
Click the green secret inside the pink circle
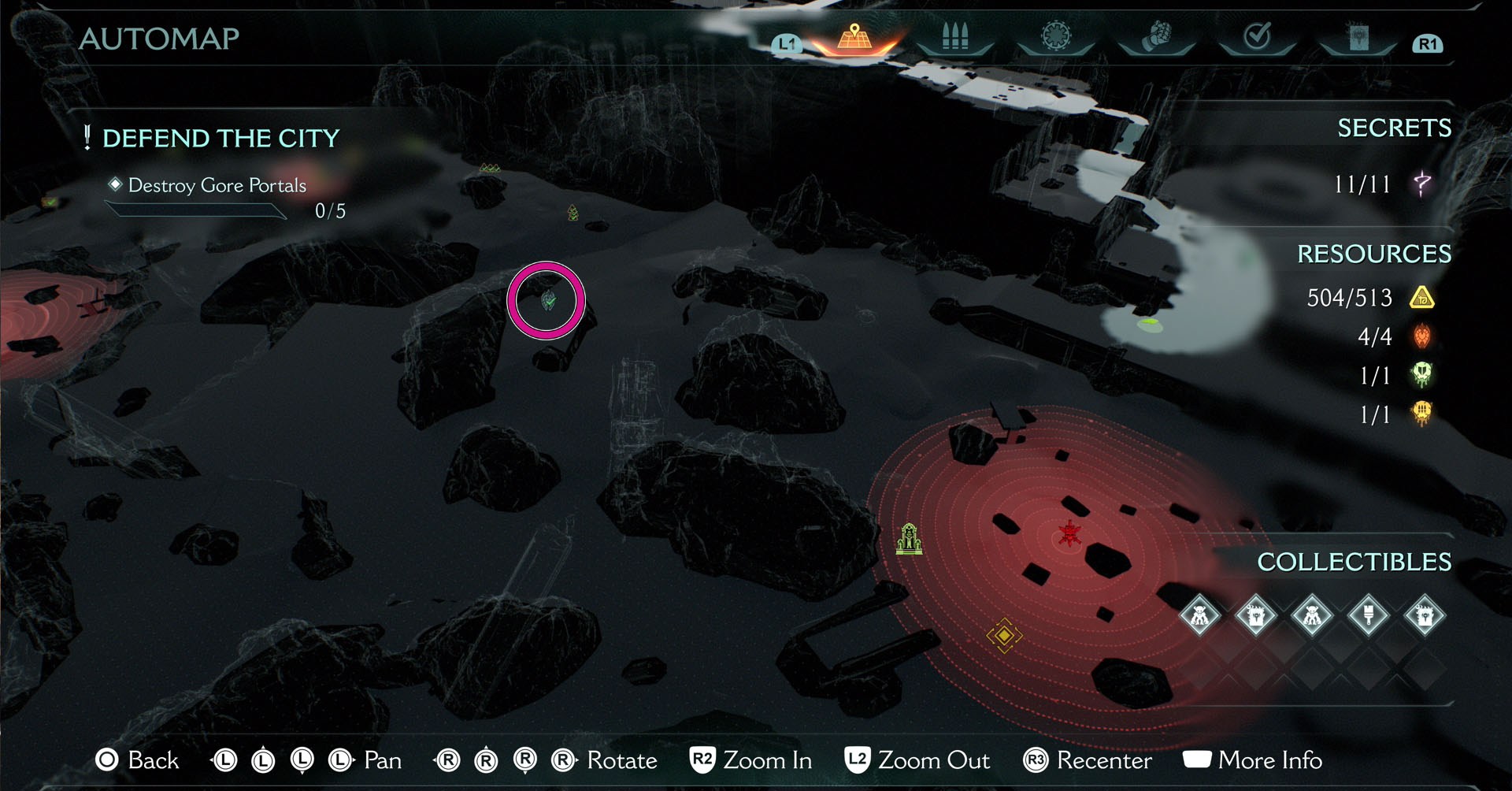click(549, 300)
